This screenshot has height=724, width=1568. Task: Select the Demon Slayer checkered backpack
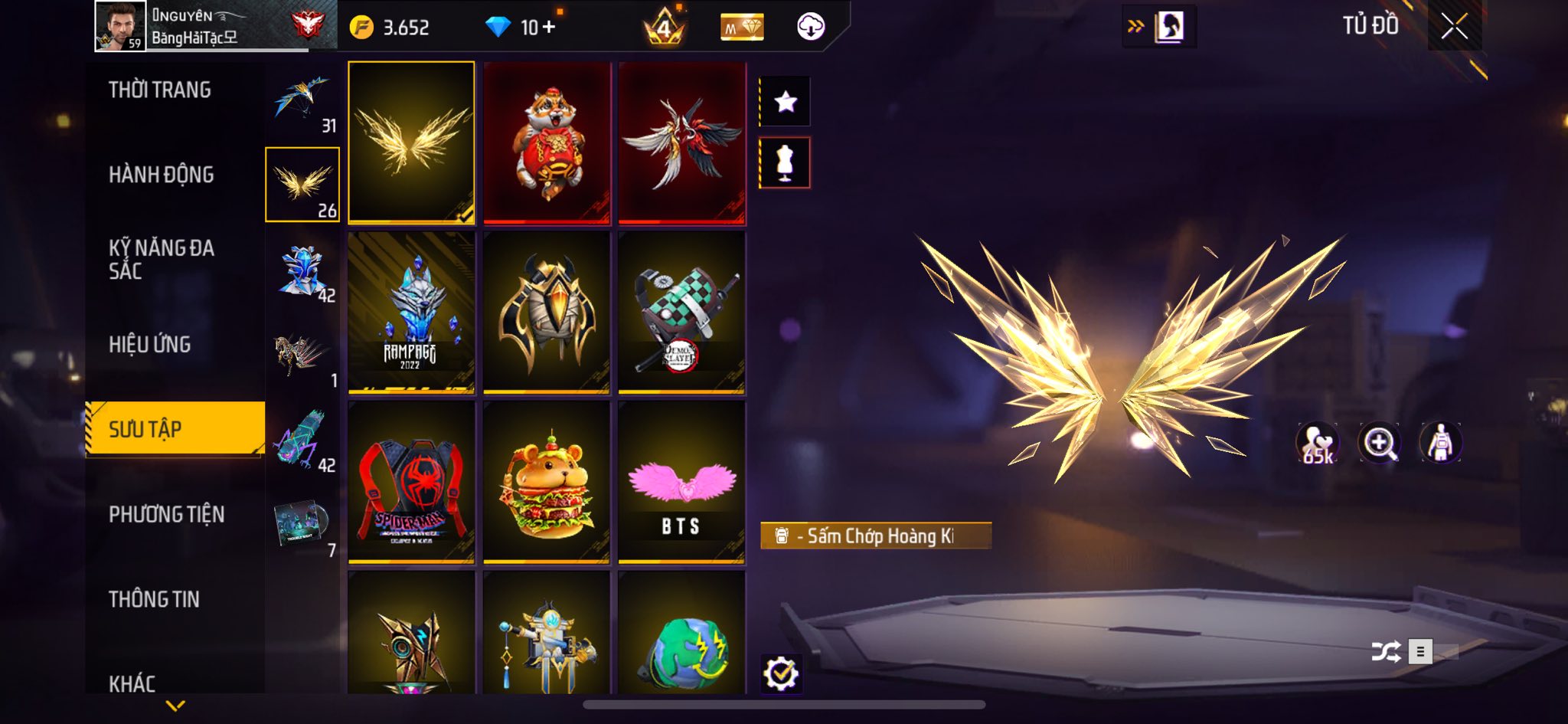coord(681,313)
